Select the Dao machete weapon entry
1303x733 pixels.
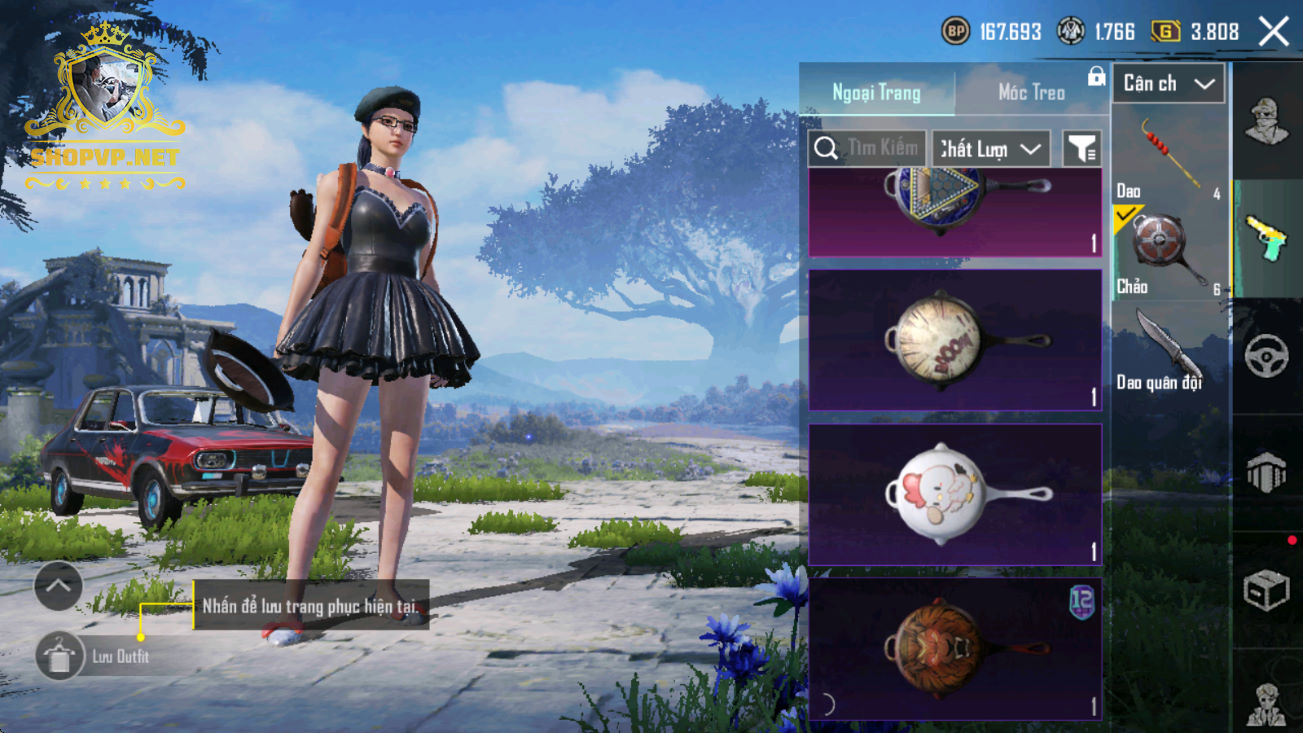click(x=1169, y=156)
